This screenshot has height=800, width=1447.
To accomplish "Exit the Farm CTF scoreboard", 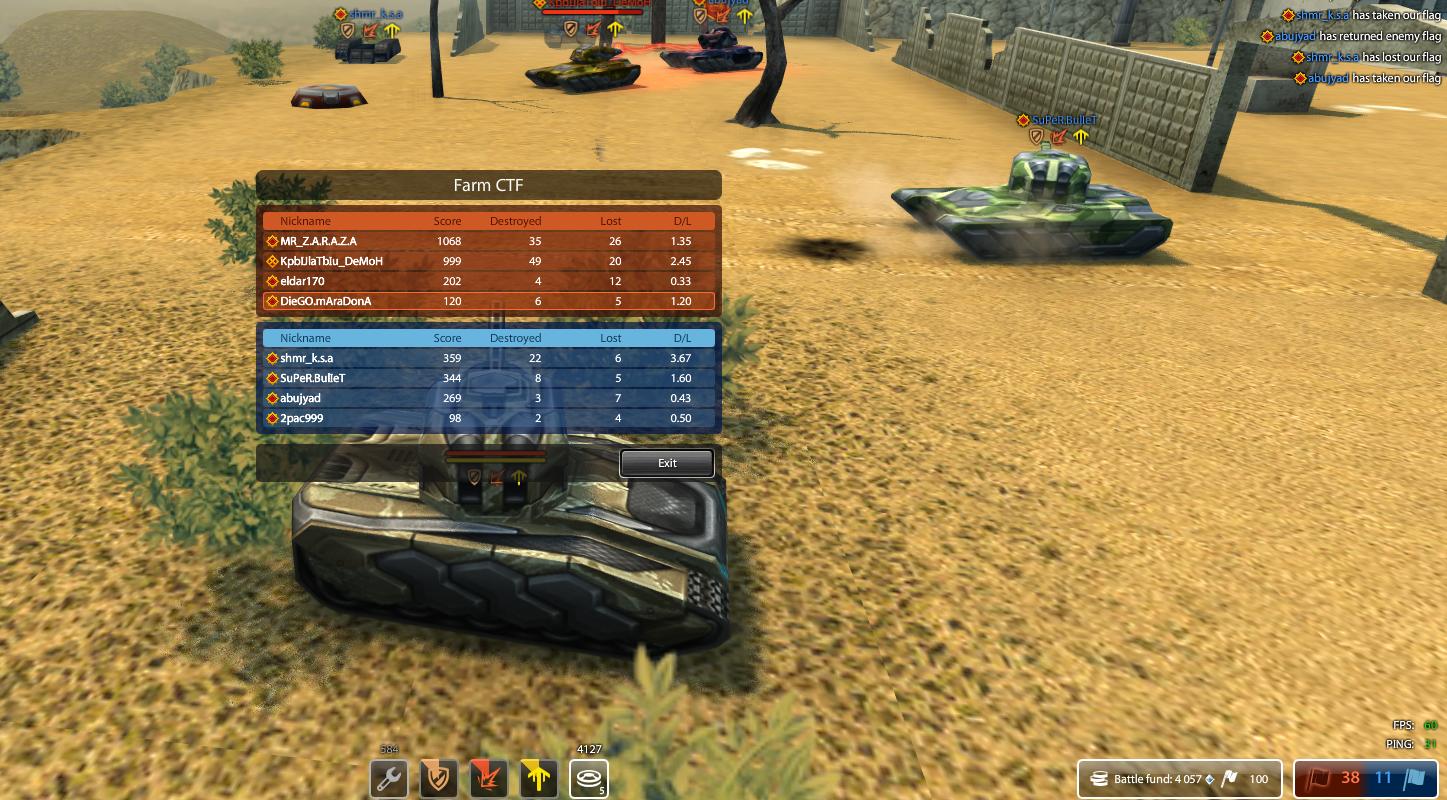I will click(x=667, y=463).
